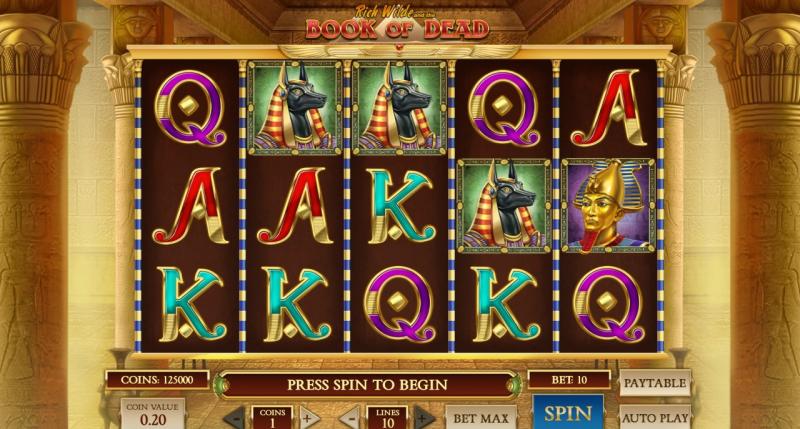800x429 pixels.
Task: Decrease the number of coins
Action: pyautogui.click(x=233, y=417)
